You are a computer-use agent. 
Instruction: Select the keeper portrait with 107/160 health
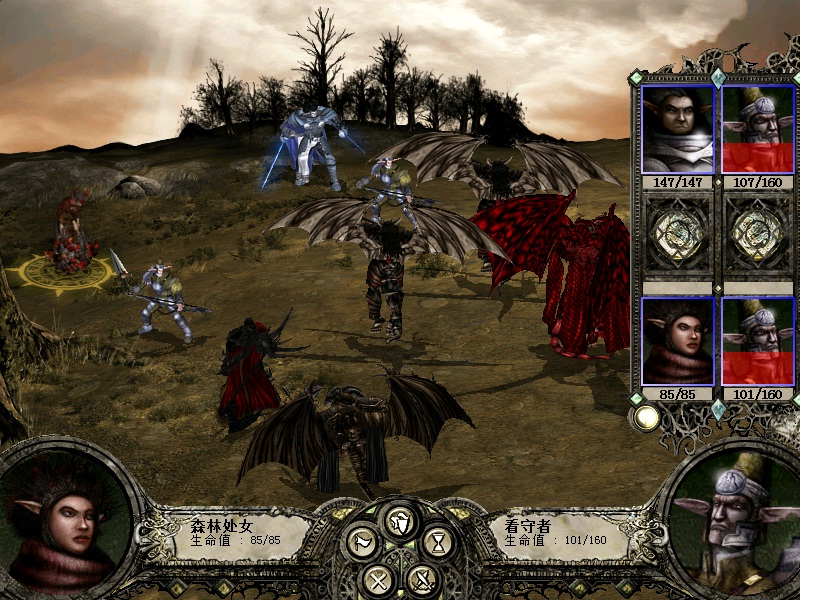[757, 129]
